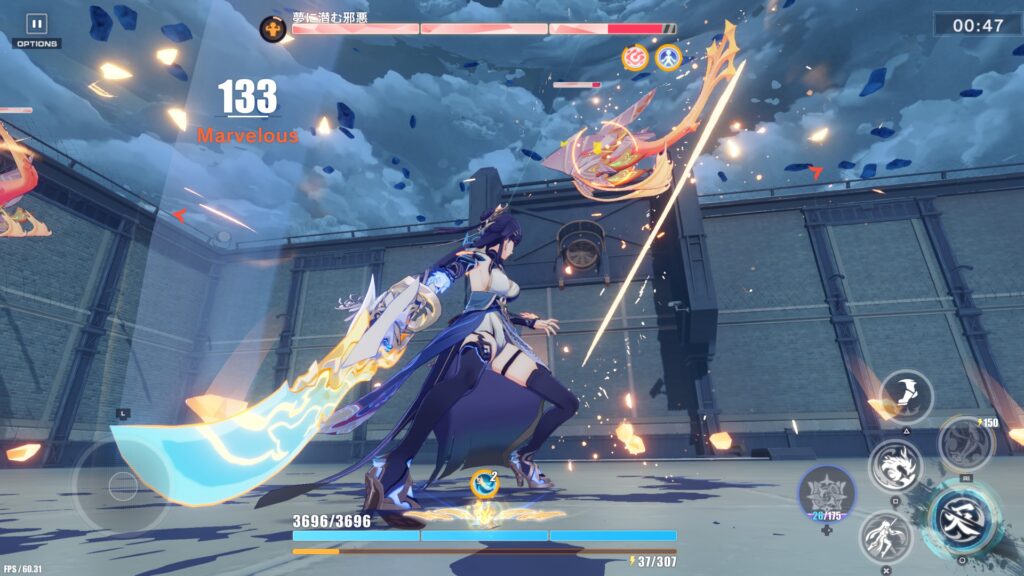Tap the leaping figure jump button
This screenshot has height=576, width=1024.
coord(886,537)
